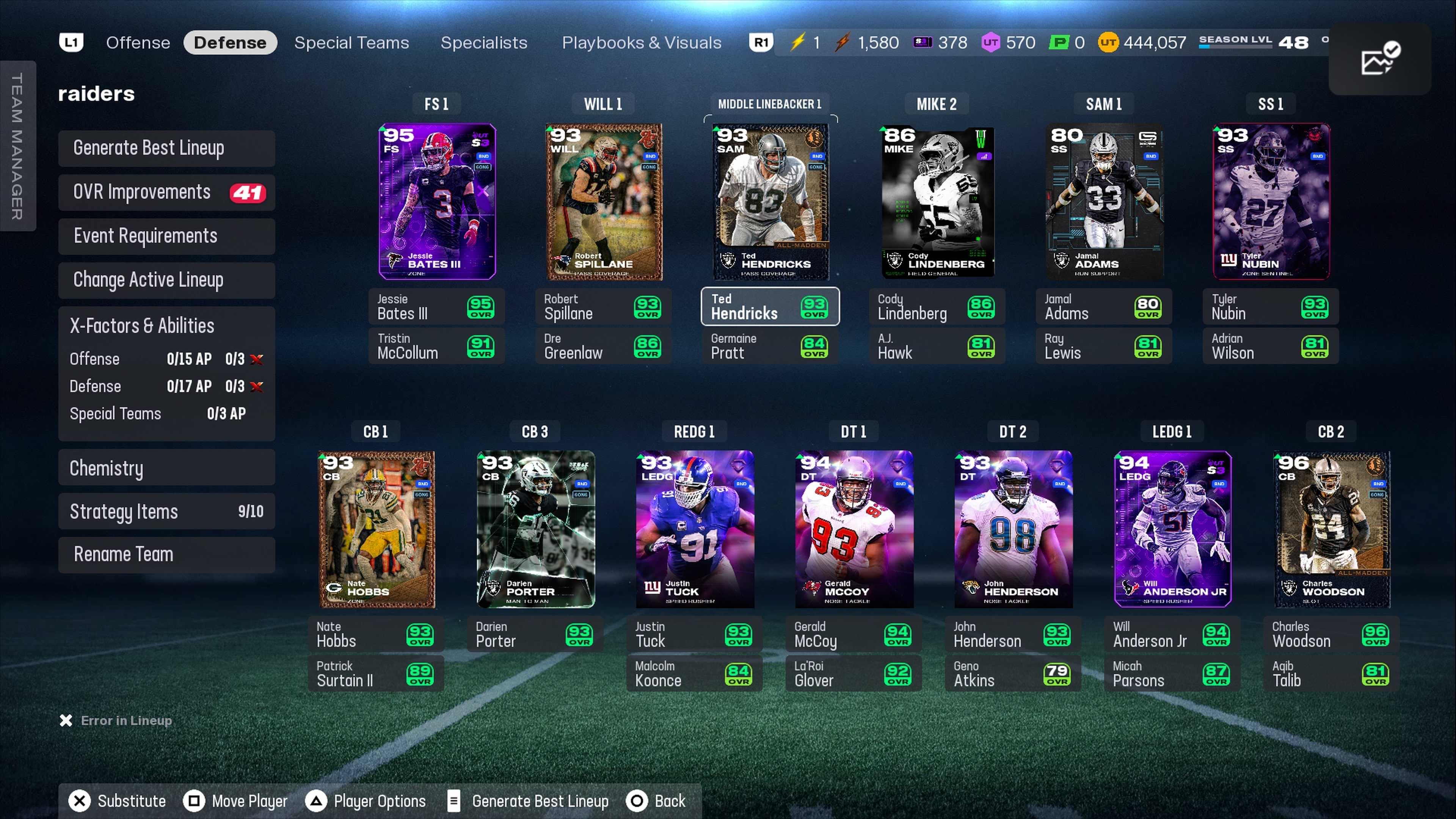This screenshot has width=1456, height=819.
Task: Select Tyler Nubin safety card
Action: click(1271, 201)
